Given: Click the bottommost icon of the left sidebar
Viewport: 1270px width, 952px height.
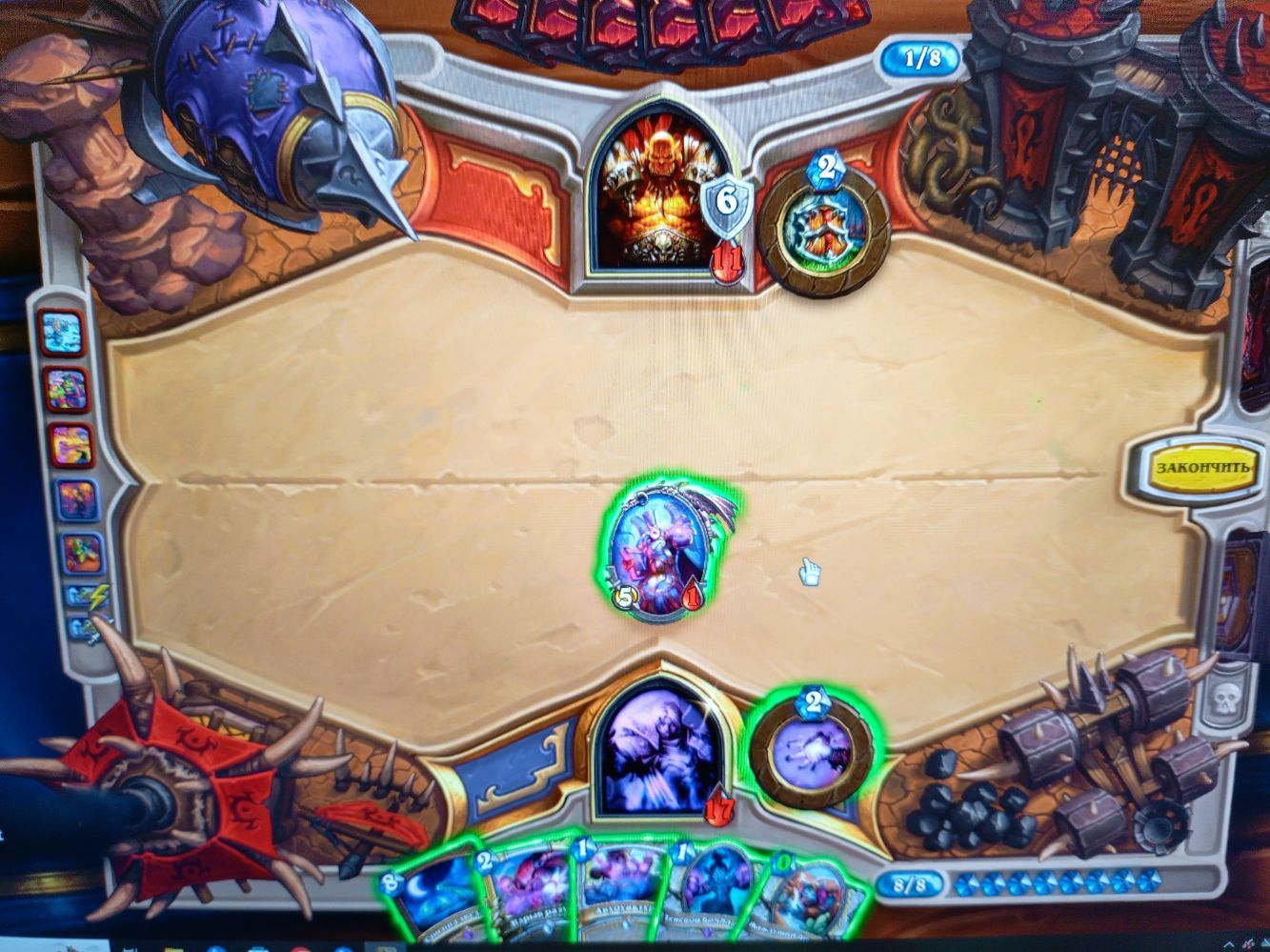Looking at the screenshot, I should click(x=84, y=629).
